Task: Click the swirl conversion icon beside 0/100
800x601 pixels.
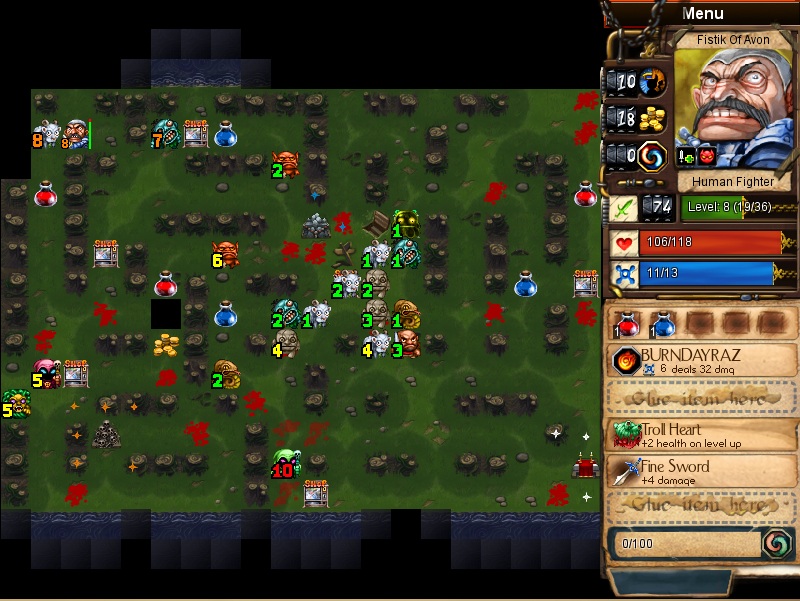Action: 776,543
